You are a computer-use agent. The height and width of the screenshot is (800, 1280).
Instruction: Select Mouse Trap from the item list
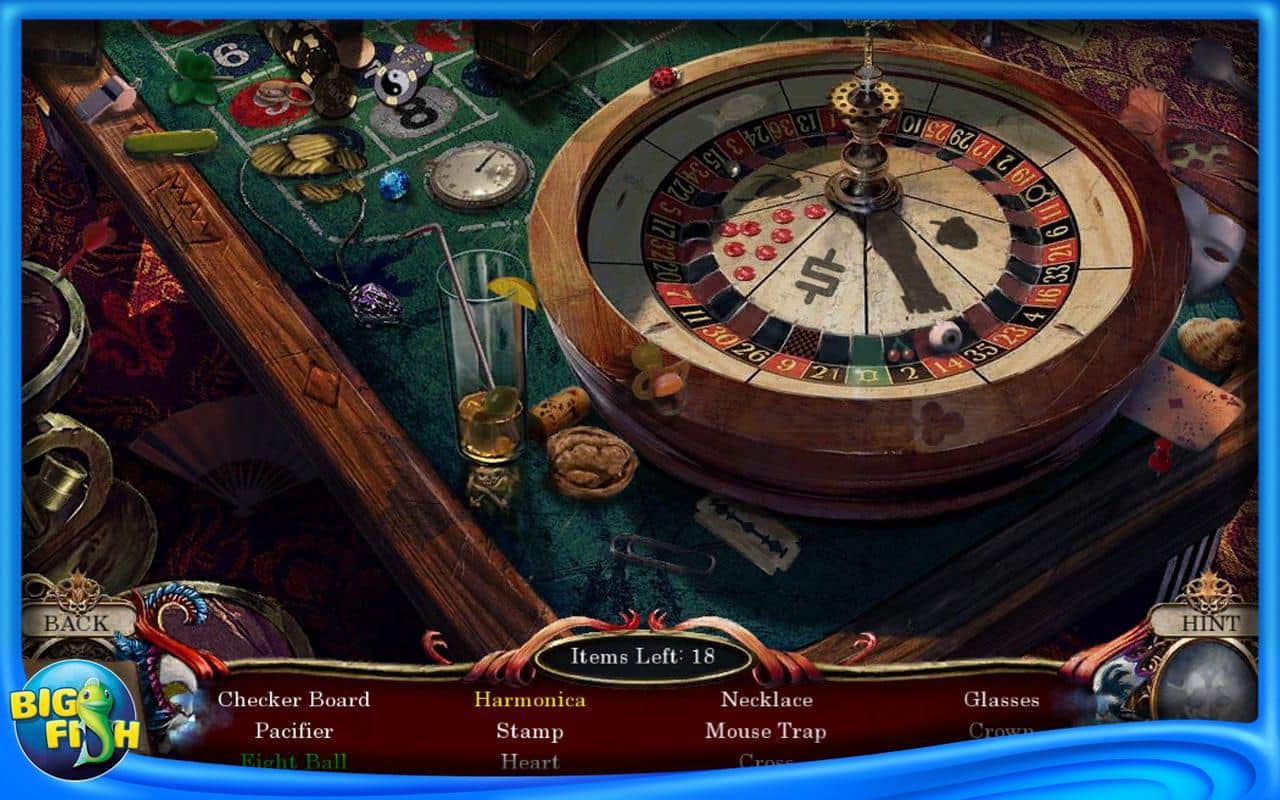pyautogui.click(x=767, y=732)
